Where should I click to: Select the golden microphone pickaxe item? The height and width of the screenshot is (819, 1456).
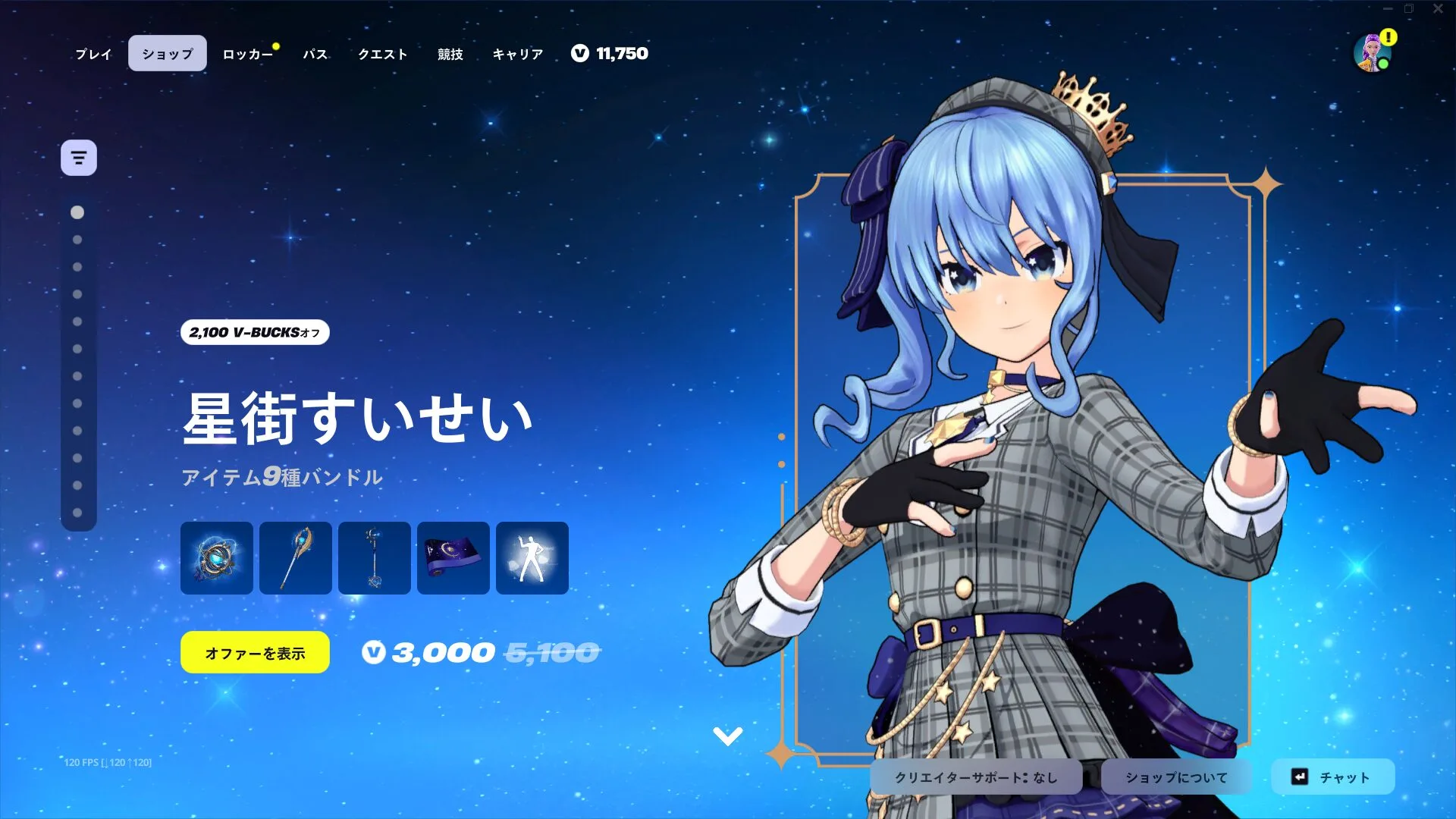point(295,558)
